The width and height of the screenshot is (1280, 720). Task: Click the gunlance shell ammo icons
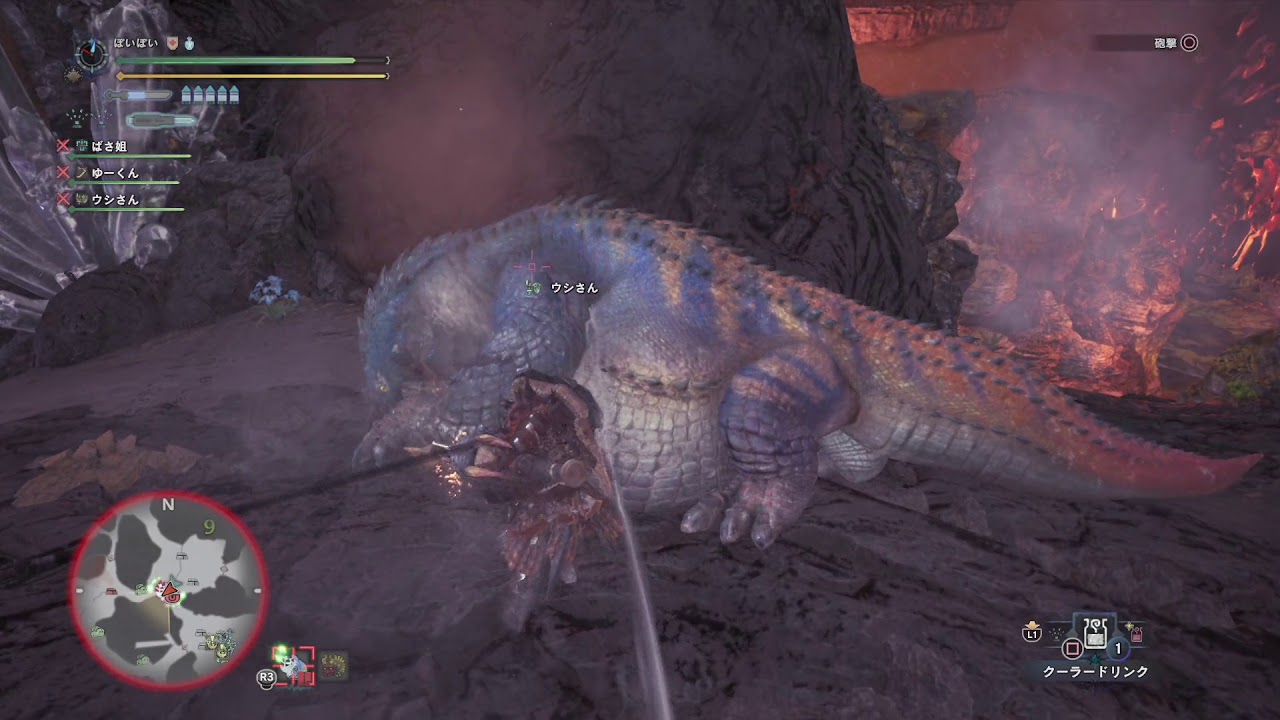(210, 95)
